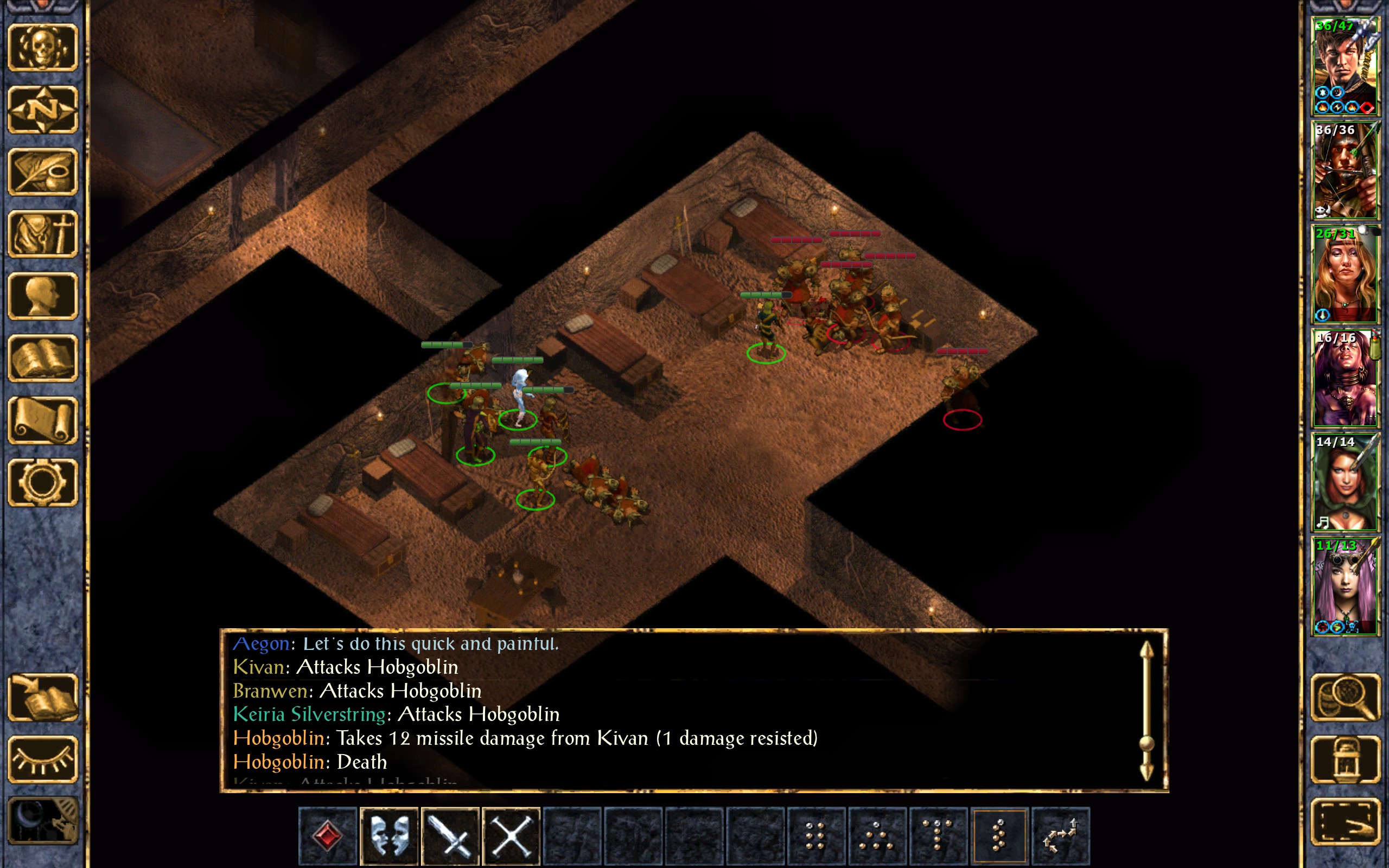1389x868 pixels.
Task: Quick save using the book-with-arrow button
Action: pos(42,697)
